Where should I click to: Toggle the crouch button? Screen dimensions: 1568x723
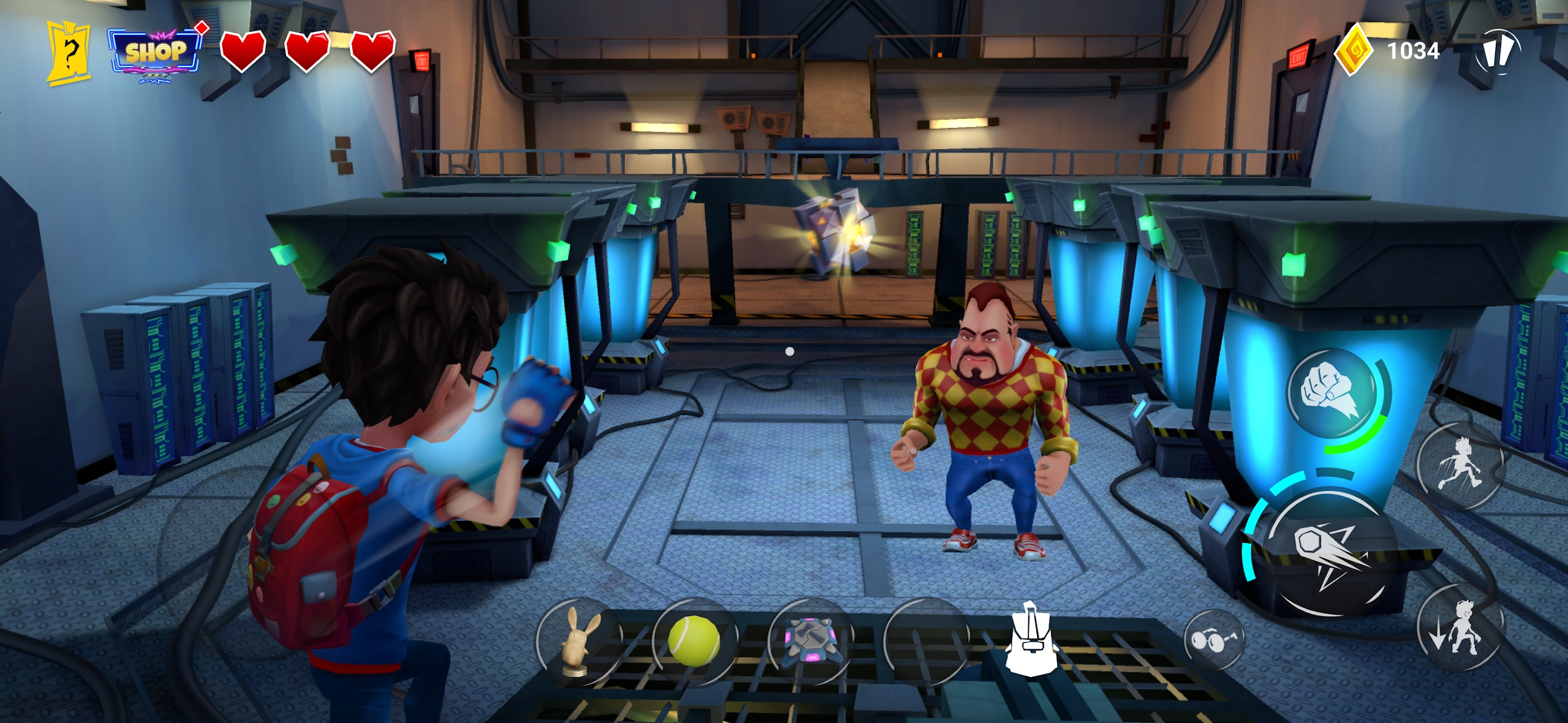[1461, 627]
